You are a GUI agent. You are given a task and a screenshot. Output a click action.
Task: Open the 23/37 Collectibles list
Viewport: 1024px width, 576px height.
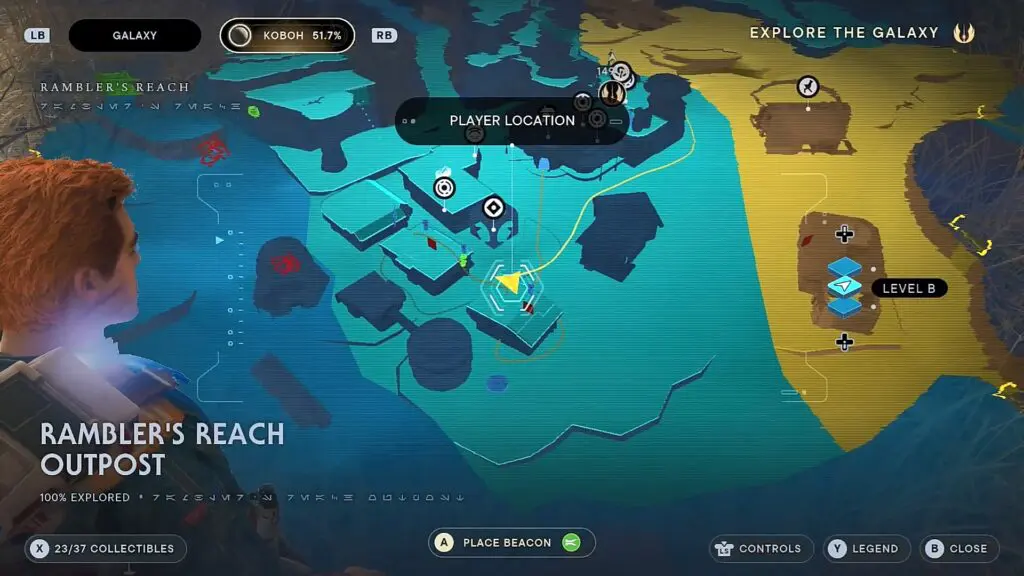pos(103,548)
